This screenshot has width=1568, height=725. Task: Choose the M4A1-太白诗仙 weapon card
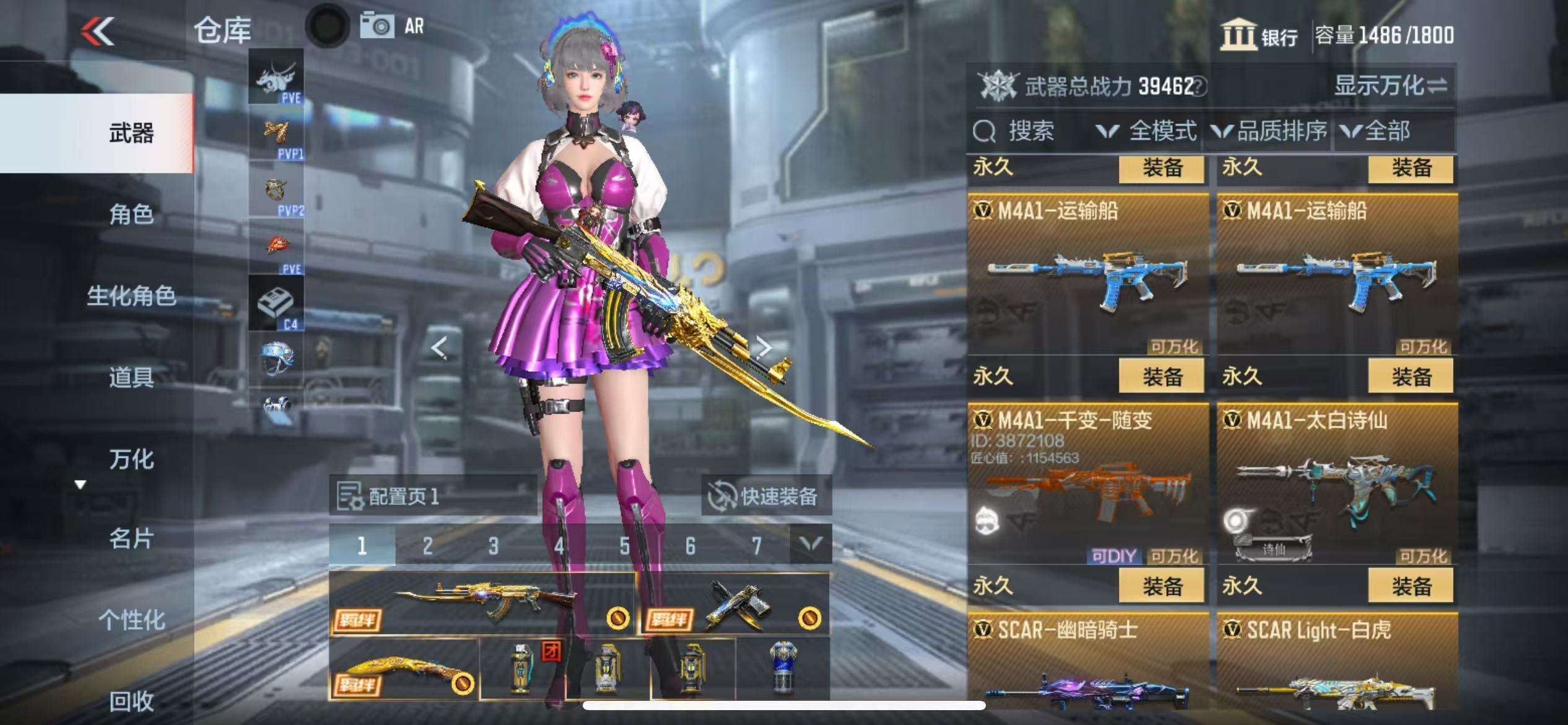(x=1336, y=483)
